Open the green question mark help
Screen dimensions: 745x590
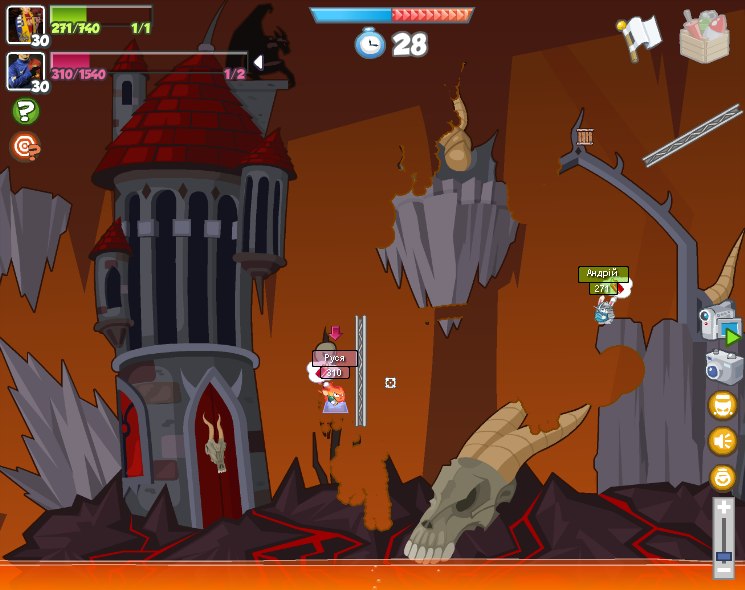point(26,111)
